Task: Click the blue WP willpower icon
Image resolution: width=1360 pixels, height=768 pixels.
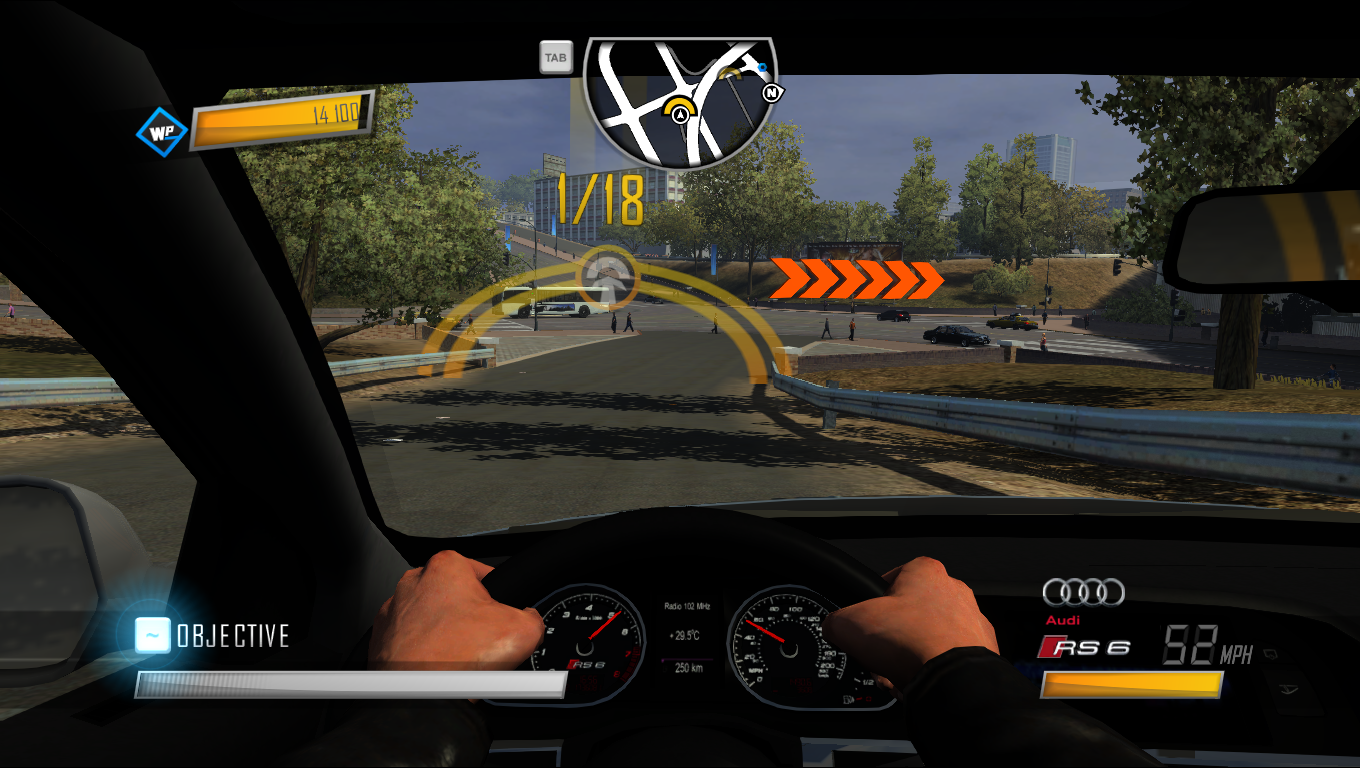Action: pyautogui.click(x=162, y=131)
